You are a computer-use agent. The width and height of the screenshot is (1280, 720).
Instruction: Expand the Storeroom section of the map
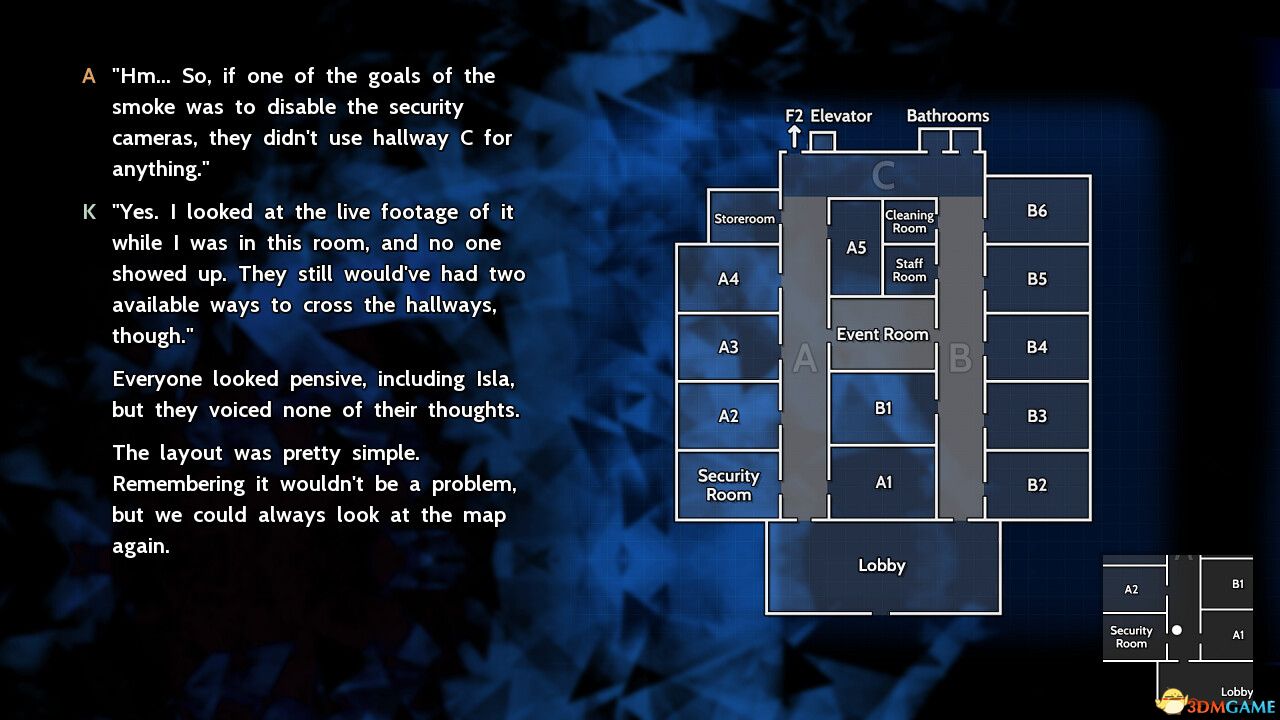tap(744, 218)
